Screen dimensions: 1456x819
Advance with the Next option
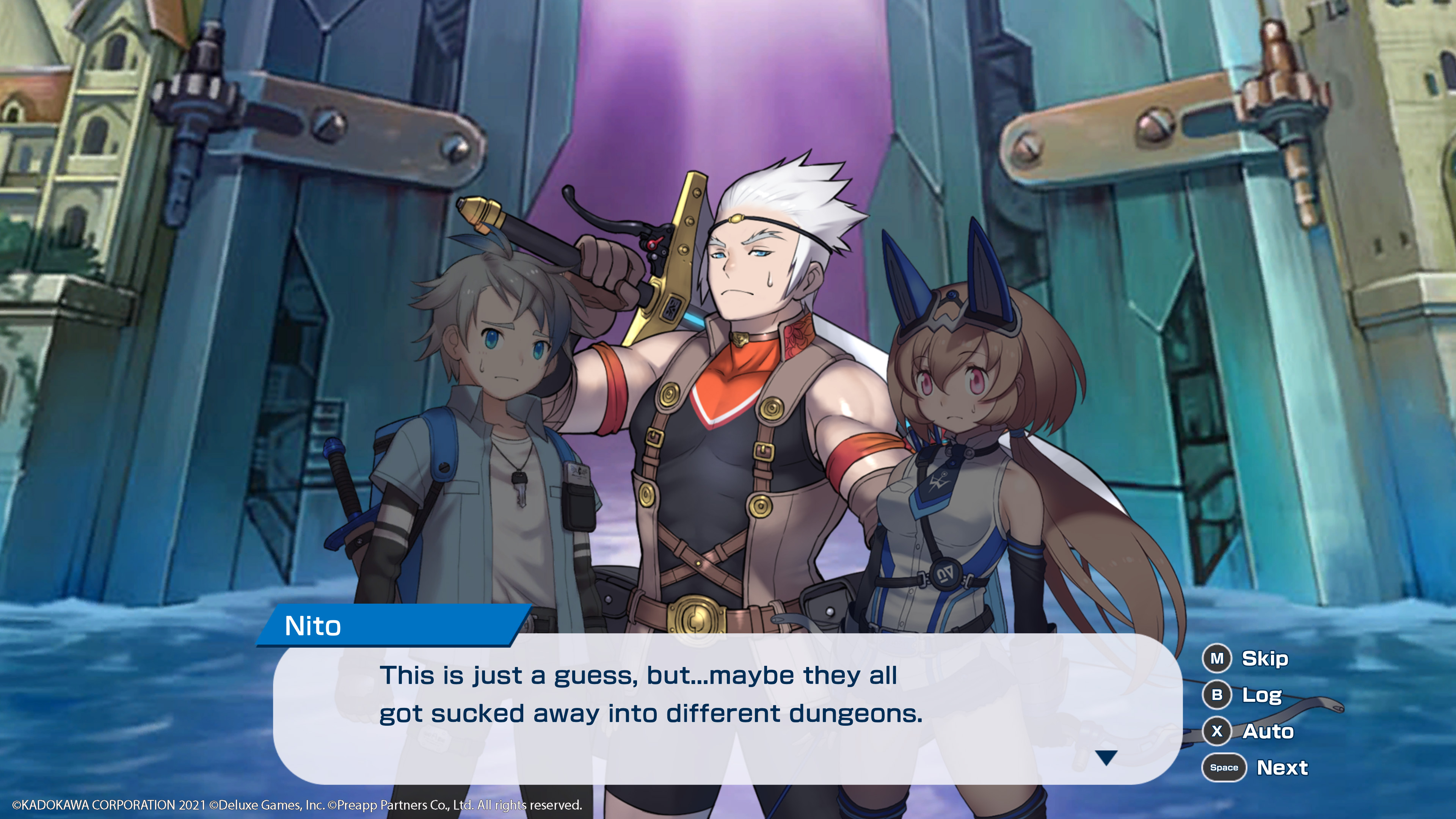tap(1255, 767)
